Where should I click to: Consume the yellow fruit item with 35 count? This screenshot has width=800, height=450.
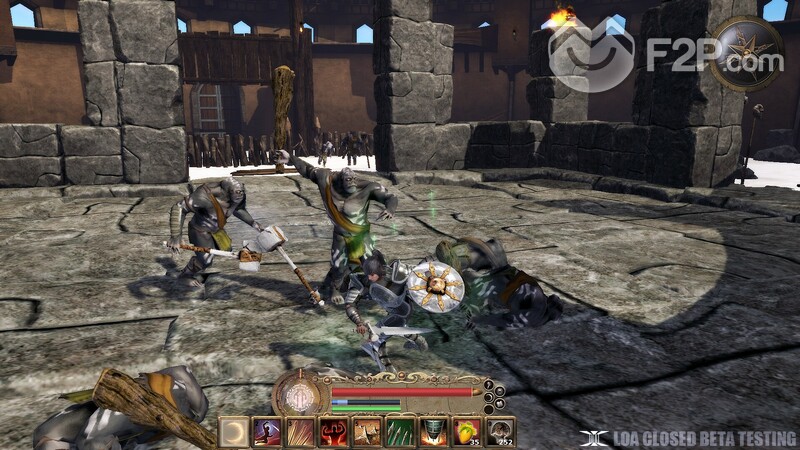click(465, 432)
